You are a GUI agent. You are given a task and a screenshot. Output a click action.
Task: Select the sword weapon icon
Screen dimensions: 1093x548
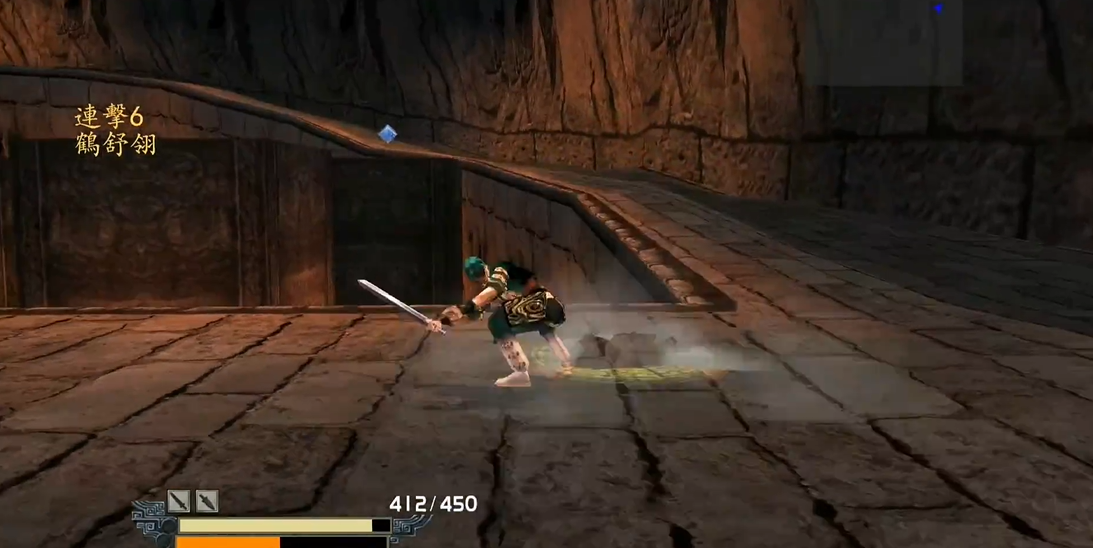point(179,501)
